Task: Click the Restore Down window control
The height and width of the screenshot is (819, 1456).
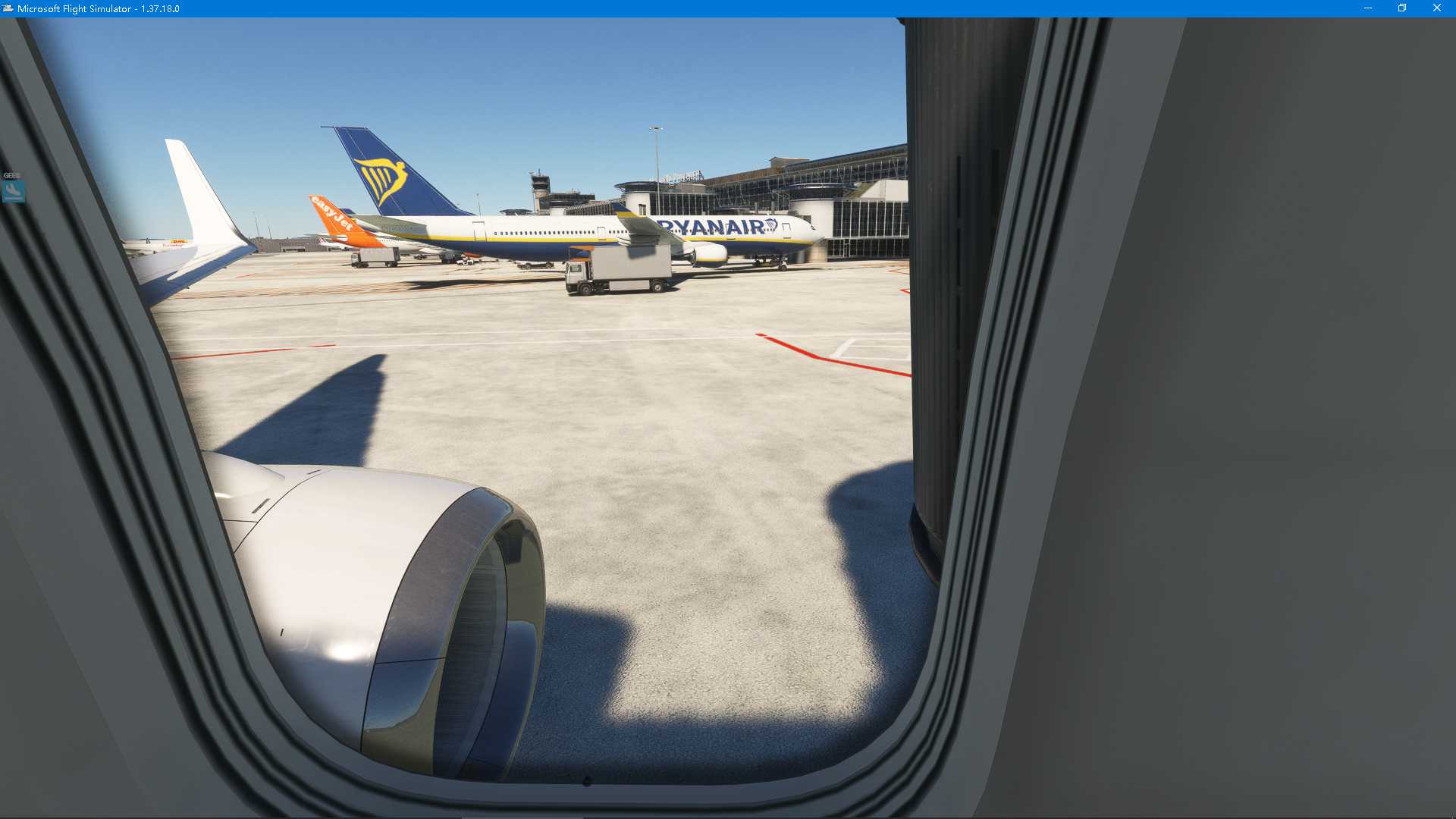Action: (1400, 8)
